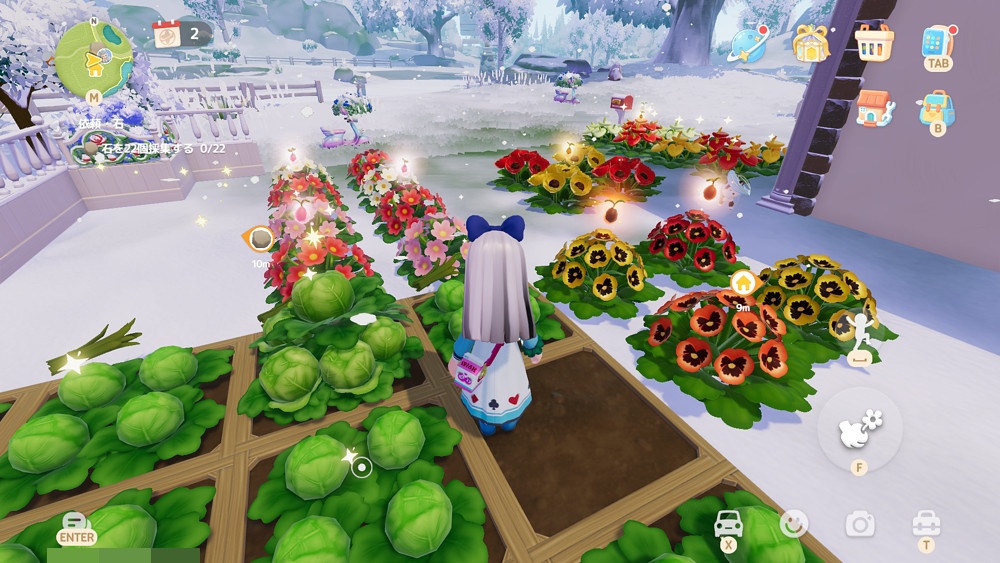Image resolution: width=1000 pixels, height=563 pixels.
Task: Open the blue planet icon
Action: click(747, 43)
